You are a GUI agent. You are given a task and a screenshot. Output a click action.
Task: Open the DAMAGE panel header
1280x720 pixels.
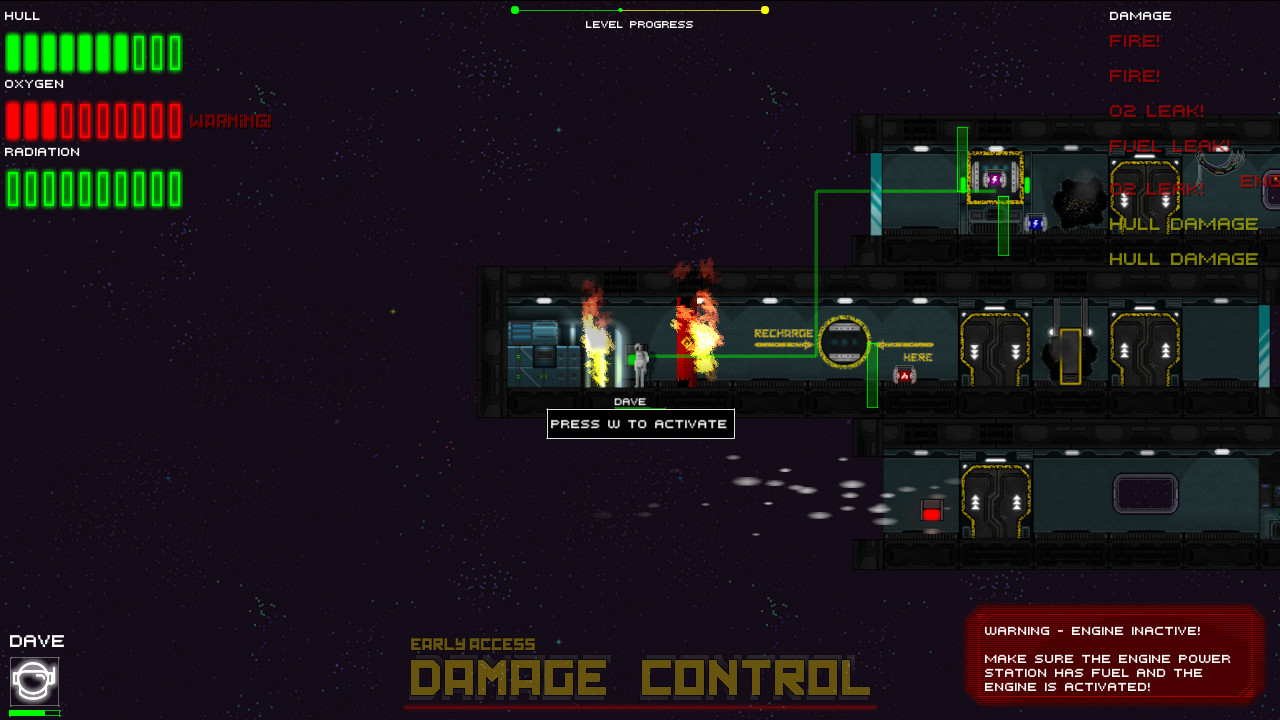click(1140, 15)
